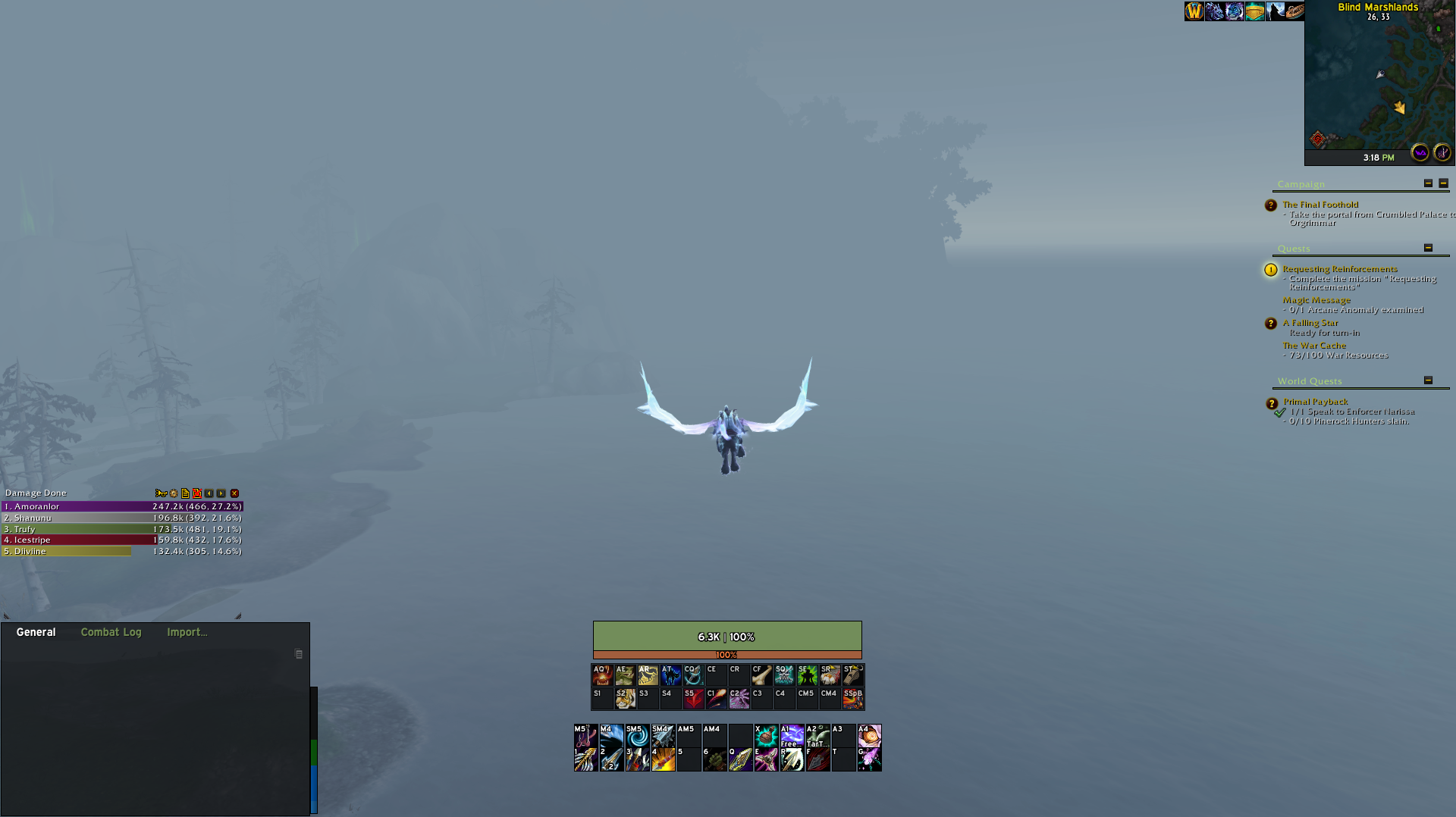Image resolution: width=1456 pixels, height=817 pixels.
Task: Select Icestripe's damage meter bar
Action: pyautogui.click(x=121, y=540)
